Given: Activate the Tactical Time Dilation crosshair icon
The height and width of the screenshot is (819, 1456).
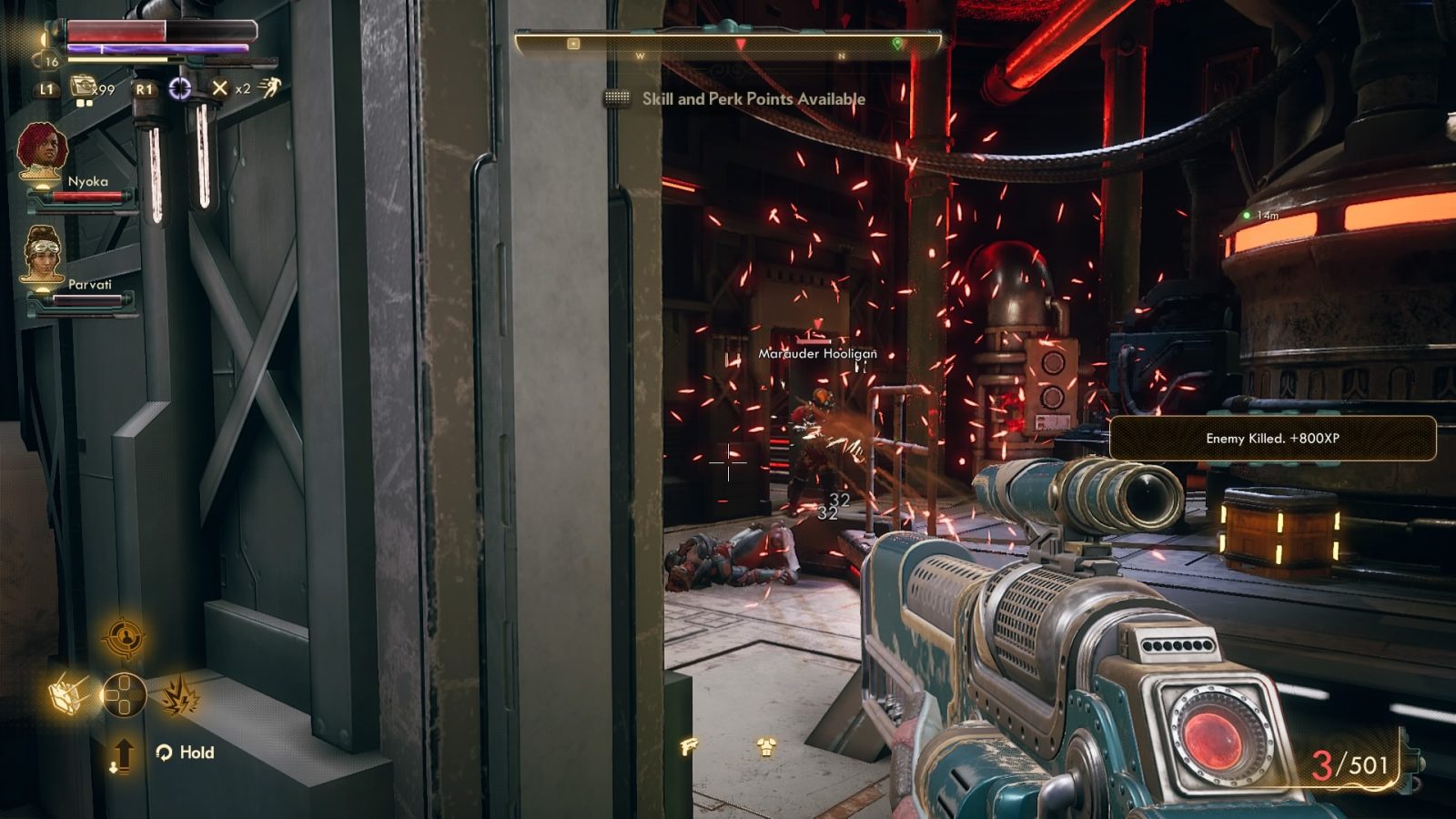Looking at the screenshot, I should (180, 88).
